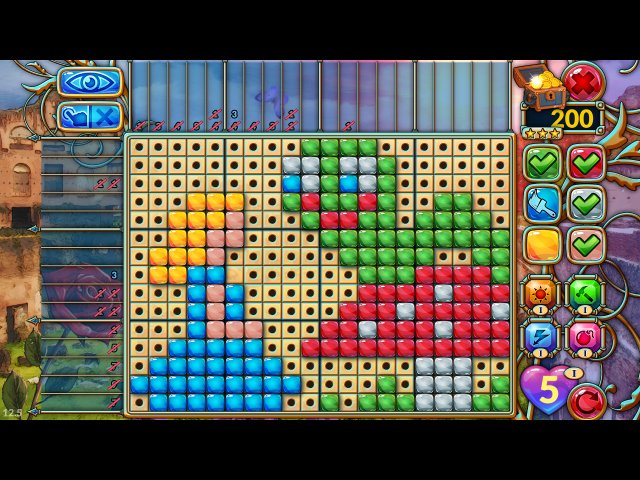The width and height of the screenshot is (640, 480).
Task: Use the pink bomb power-up
Action: [587, 337]
